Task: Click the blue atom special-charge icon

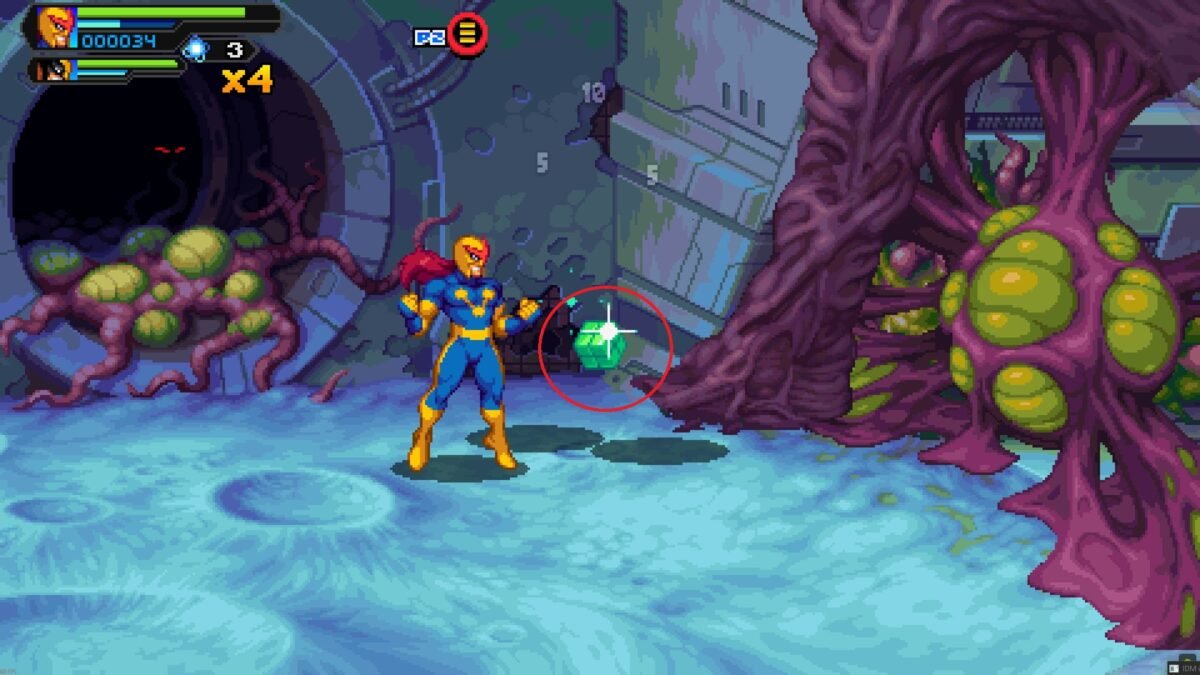Action: (x=196, y=49)
